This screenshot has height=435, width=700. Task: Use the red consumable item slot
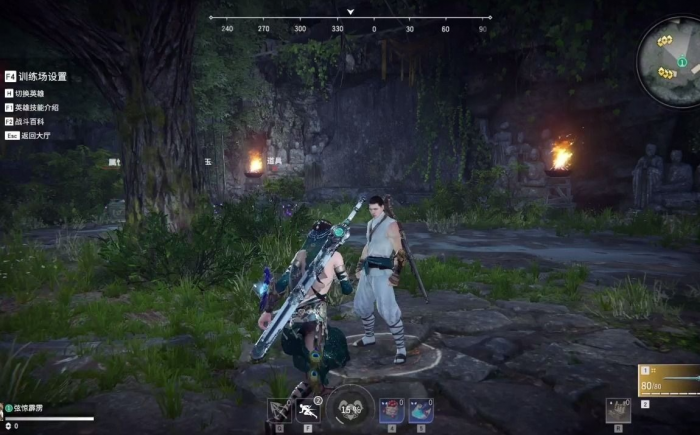[x=392, y=410]
